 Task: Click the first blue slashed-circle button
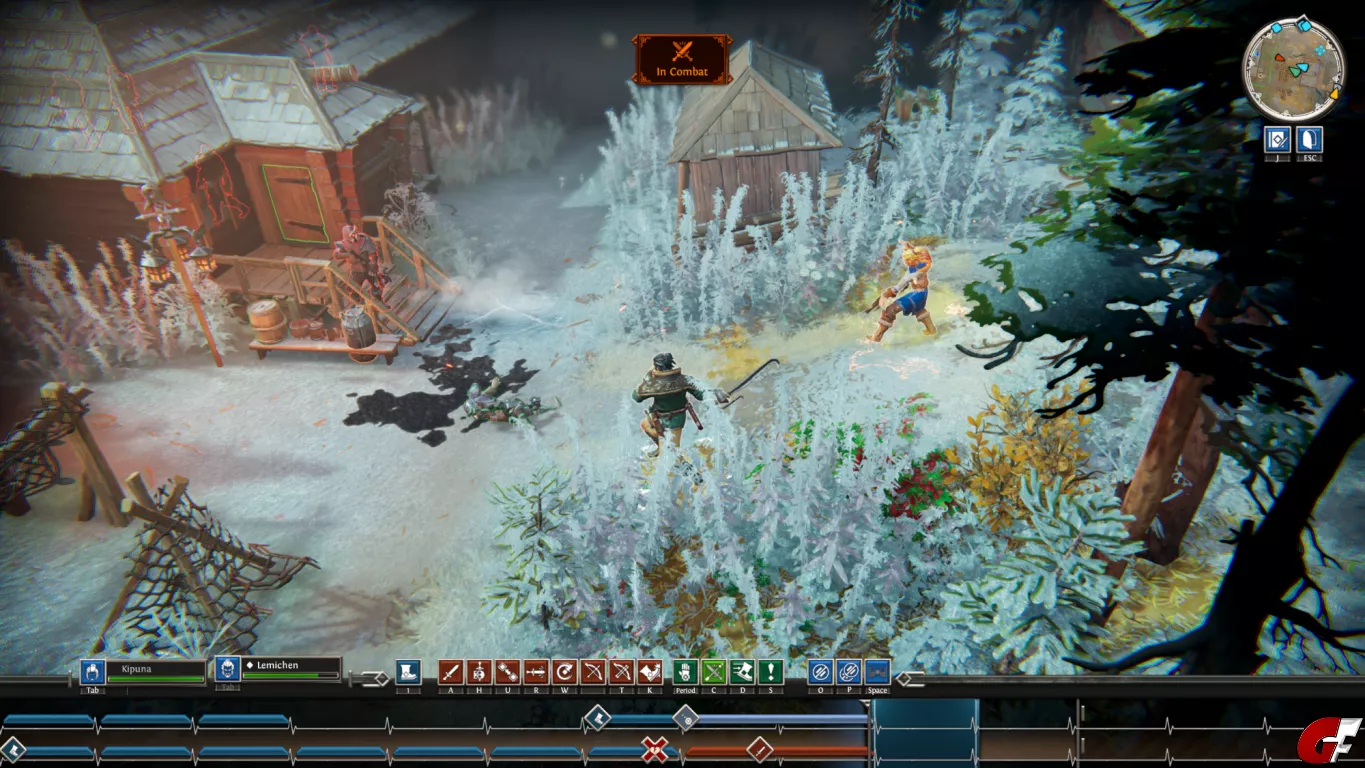[x=820, y=672]
